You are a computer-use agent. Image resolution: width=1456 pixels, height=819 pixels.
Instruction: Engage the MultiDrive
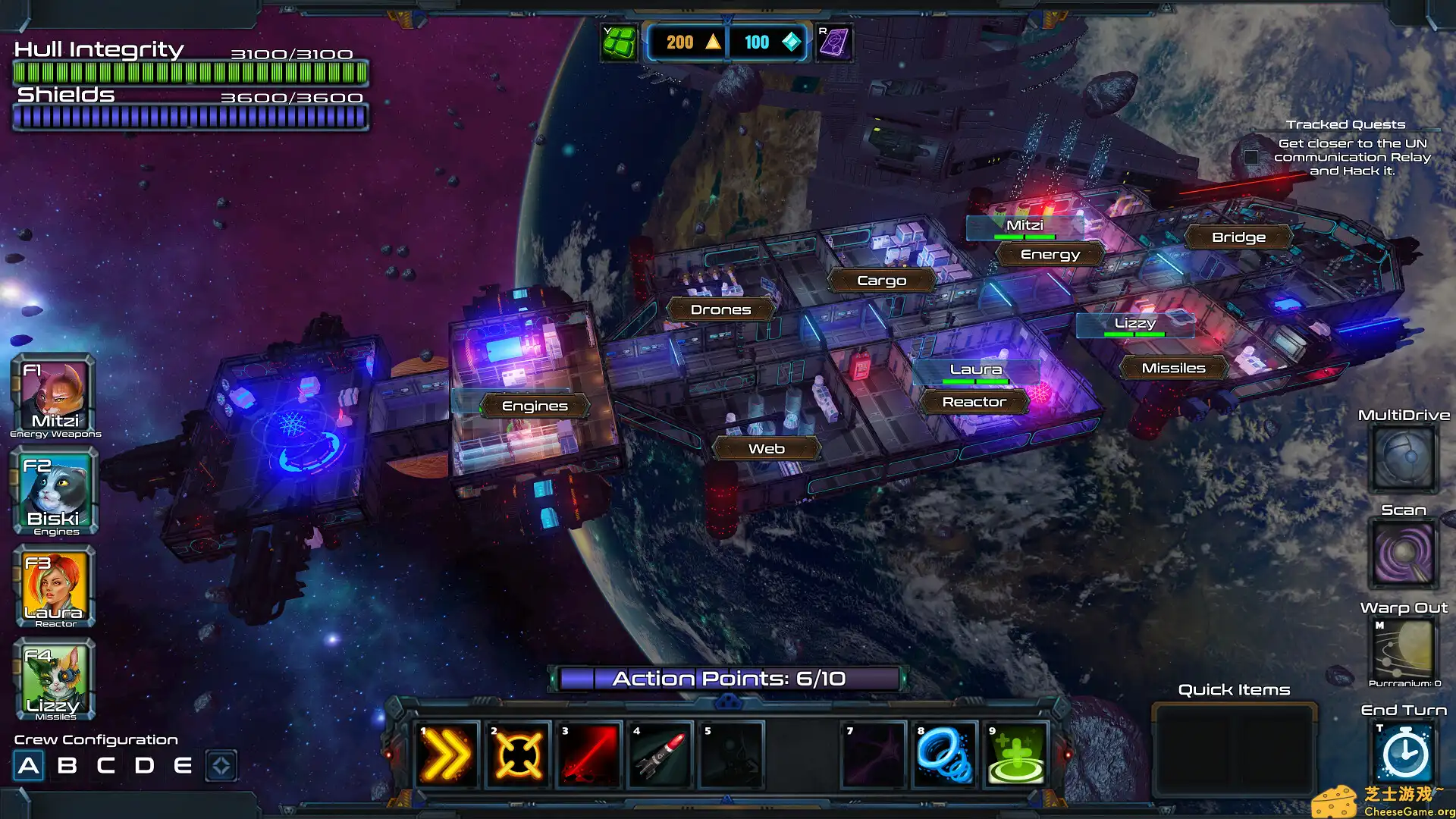pyautogui.click(x=1403, y=457)
